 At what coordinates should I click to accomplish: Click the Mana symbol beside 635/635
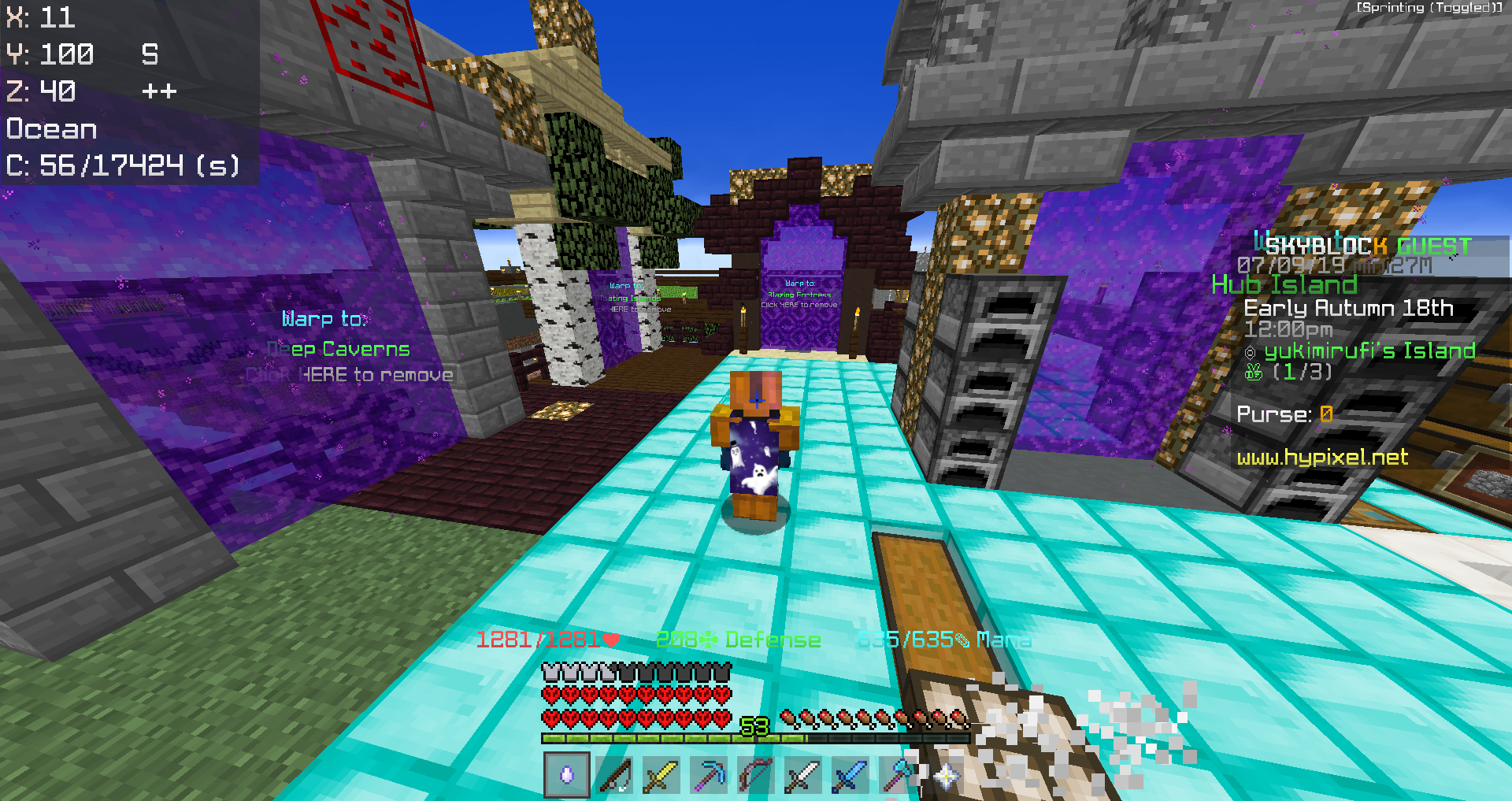click(x=962, y=641)
